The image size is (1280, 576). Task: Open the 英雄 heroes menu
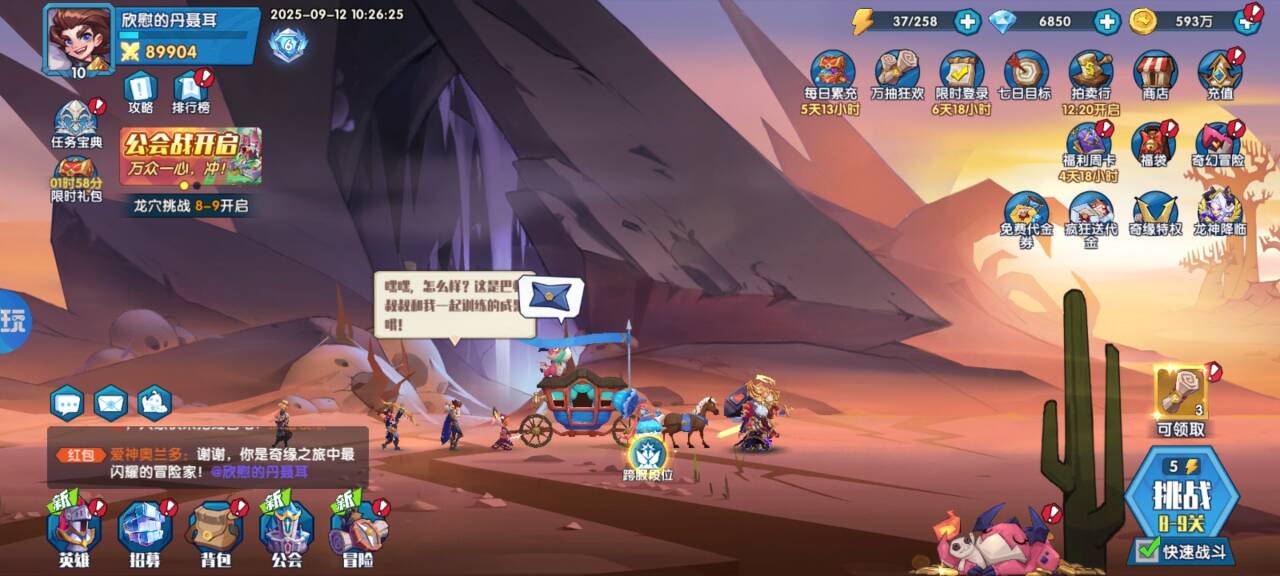[x=75, y=532]
